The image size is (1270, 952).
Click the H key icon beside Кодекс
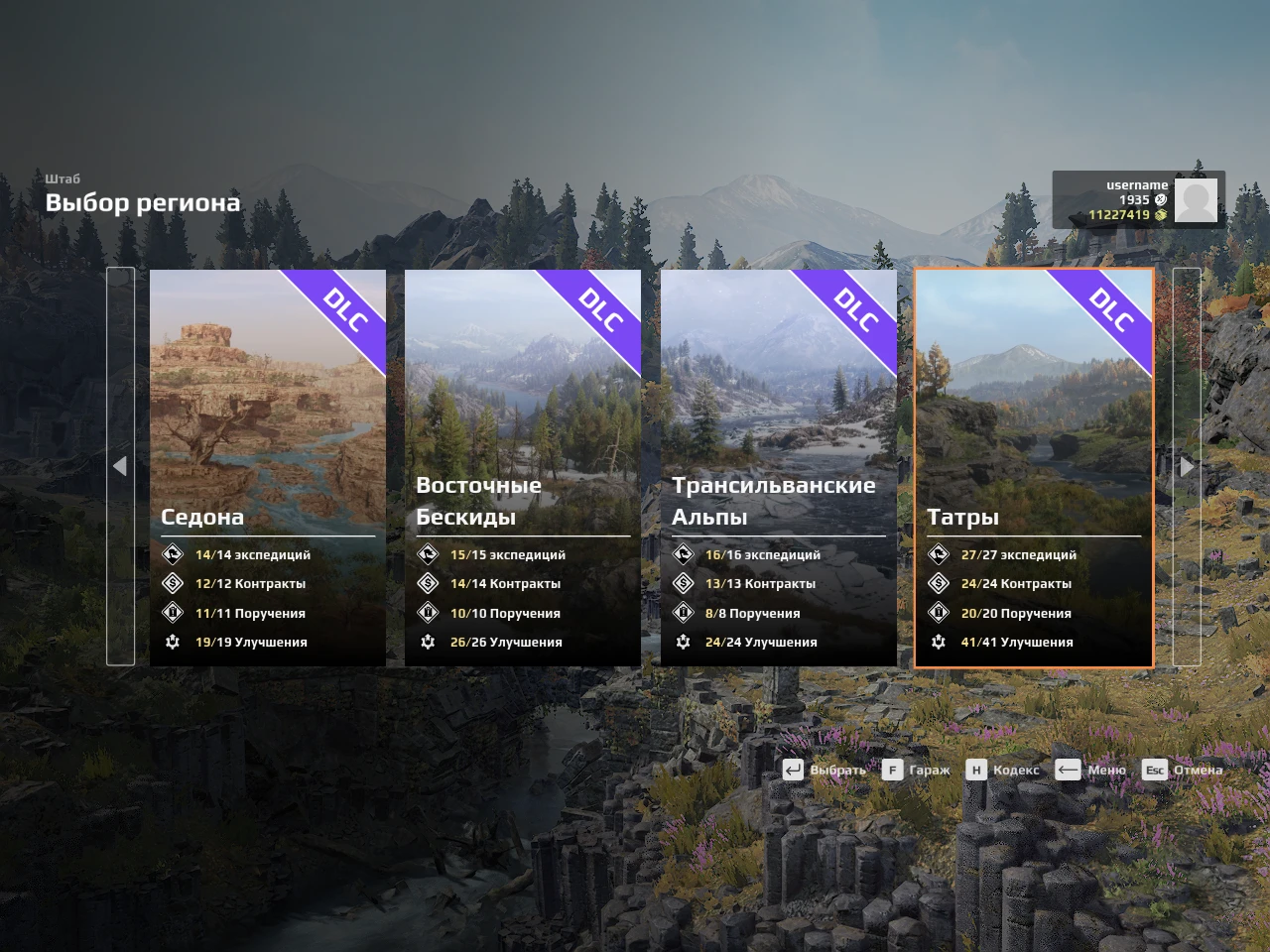[x=975, y=770]
